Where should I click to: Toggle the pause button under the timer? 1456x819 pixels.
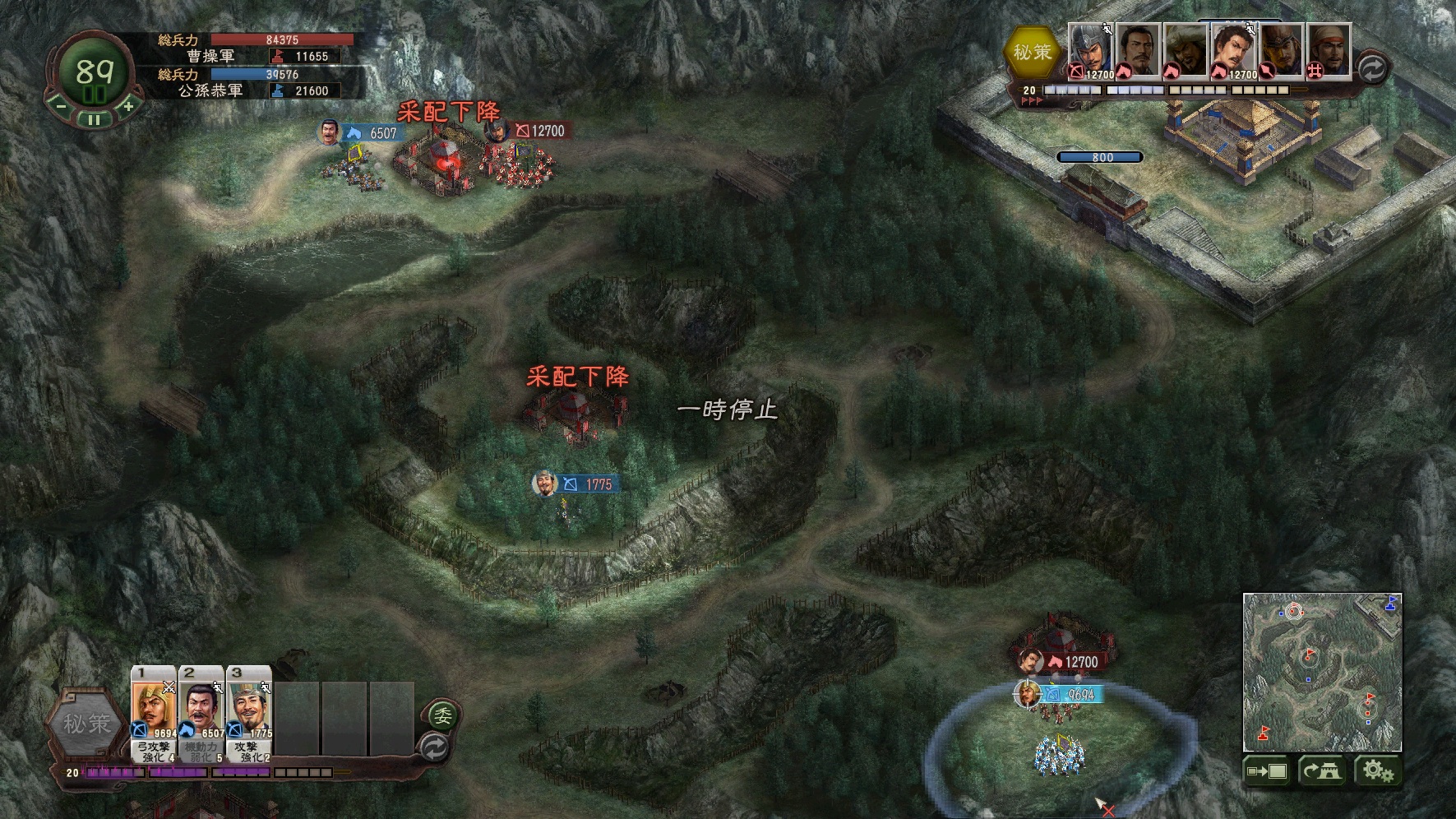[x=94, y=120]
